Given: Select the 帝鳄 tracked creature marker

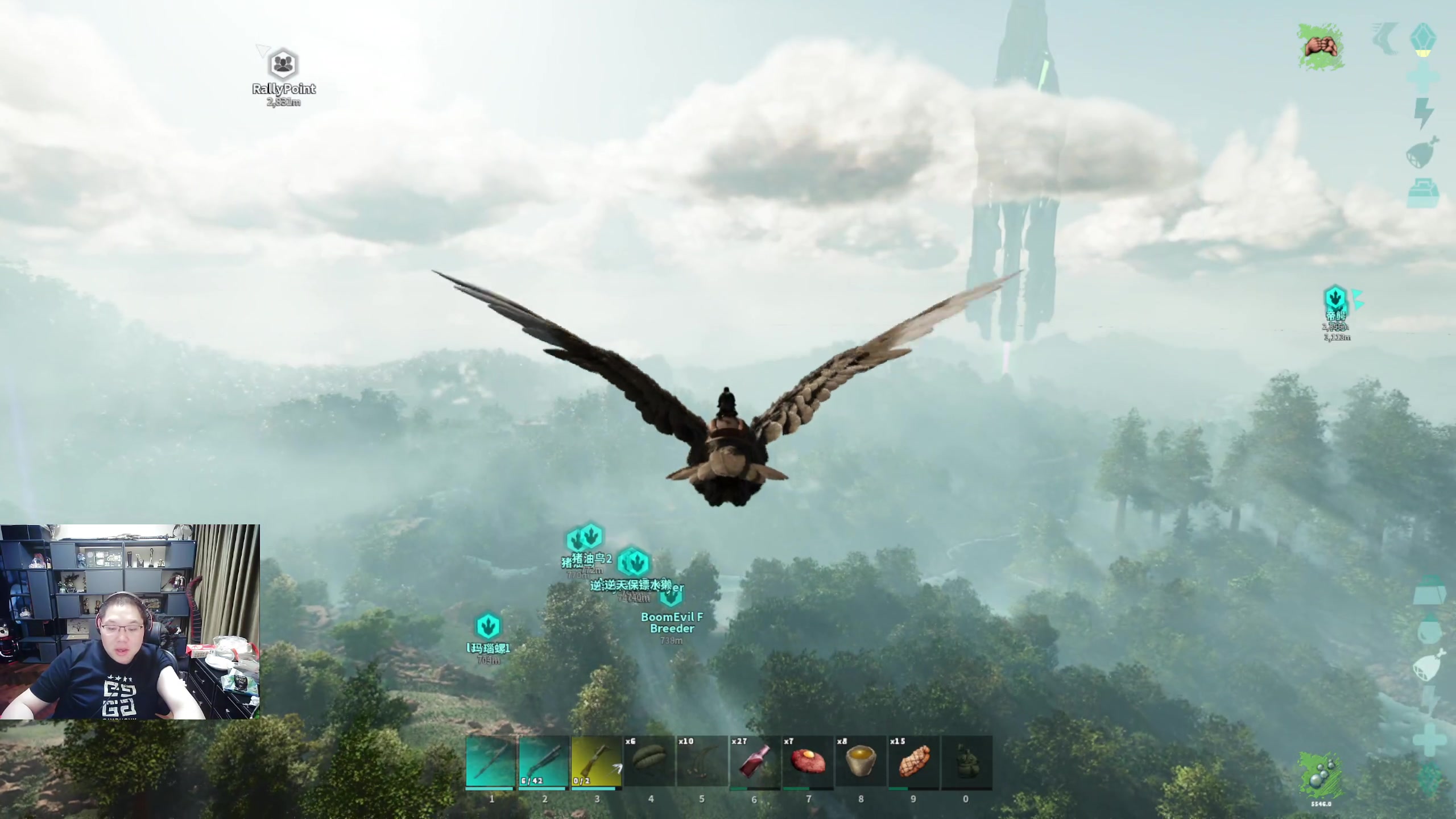Looking at the screenshot, I should [1335, 299].
